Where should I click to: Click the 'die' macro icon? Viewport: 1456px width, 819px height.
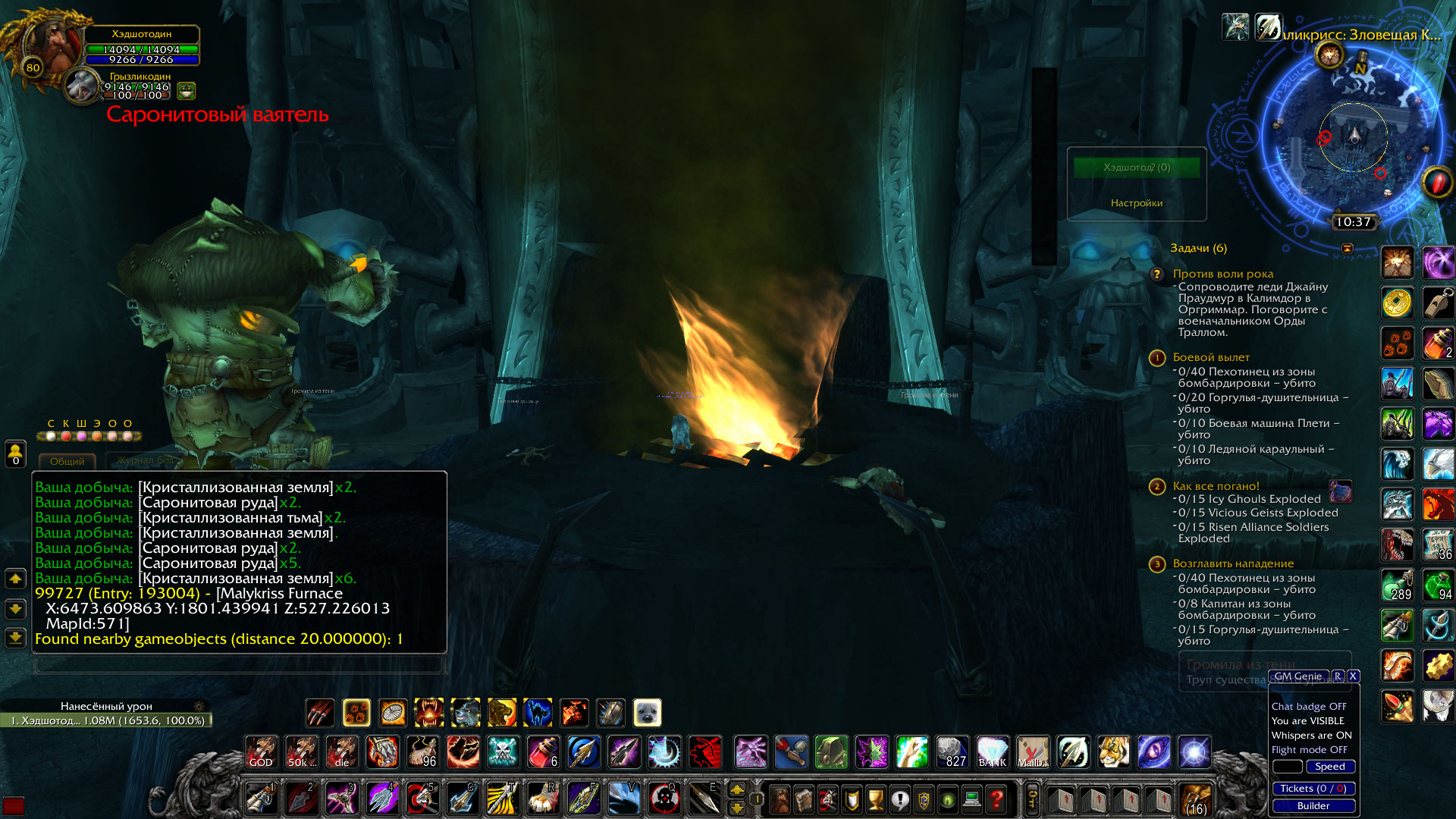coord(340,752)
